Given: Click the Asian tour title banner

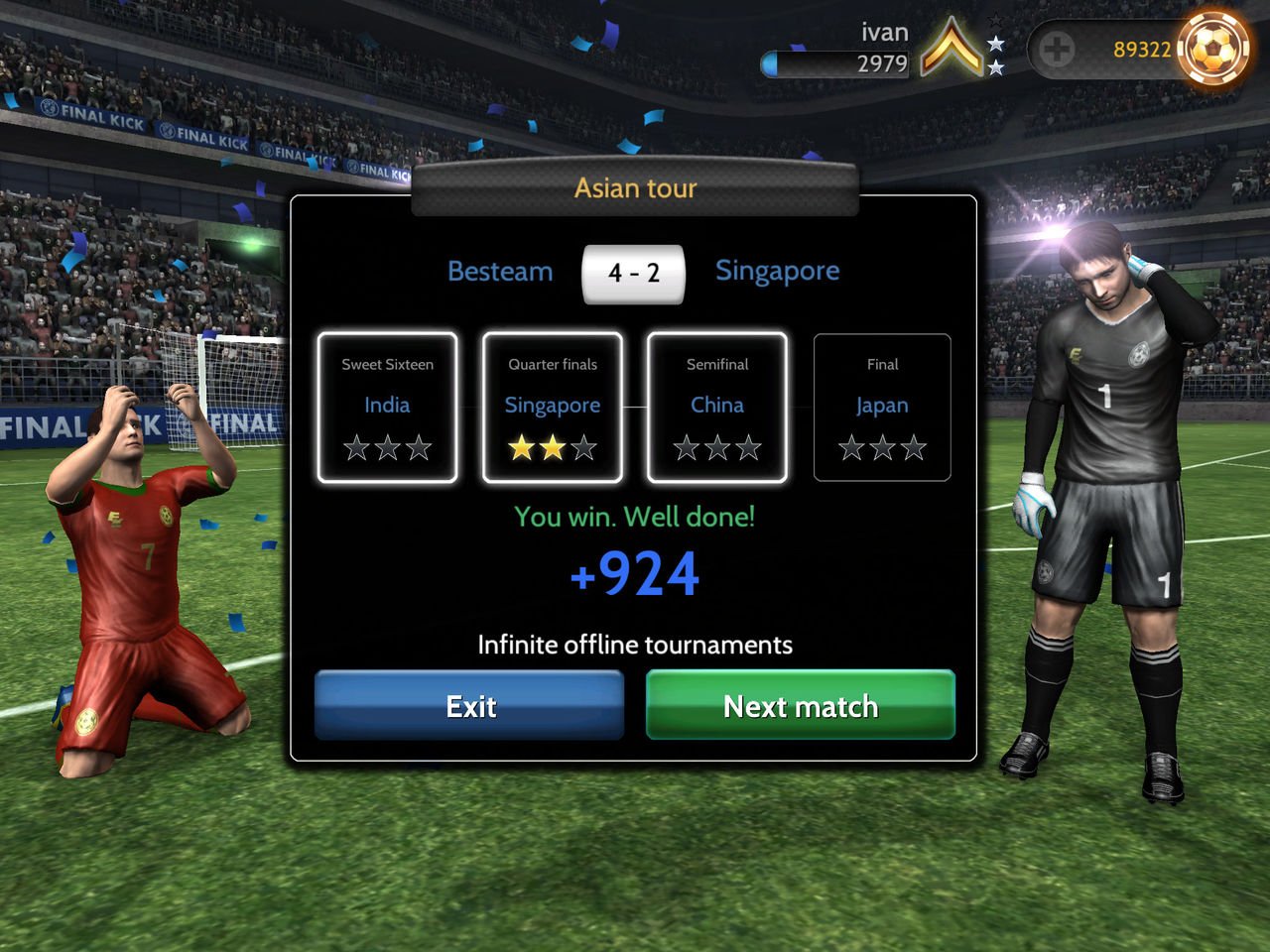Looking at the screenshot, I should pos(635,187).
